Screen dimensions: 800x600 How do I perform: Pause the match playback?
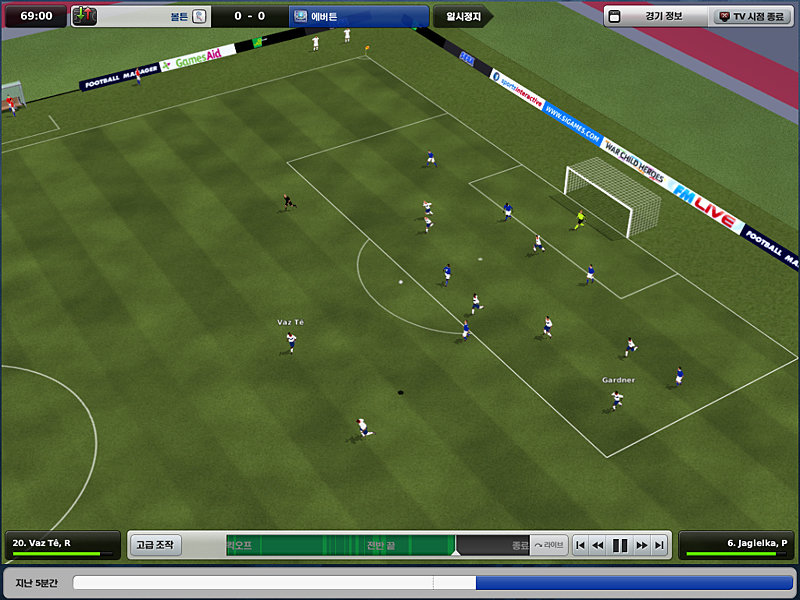(x=620, y=545)
